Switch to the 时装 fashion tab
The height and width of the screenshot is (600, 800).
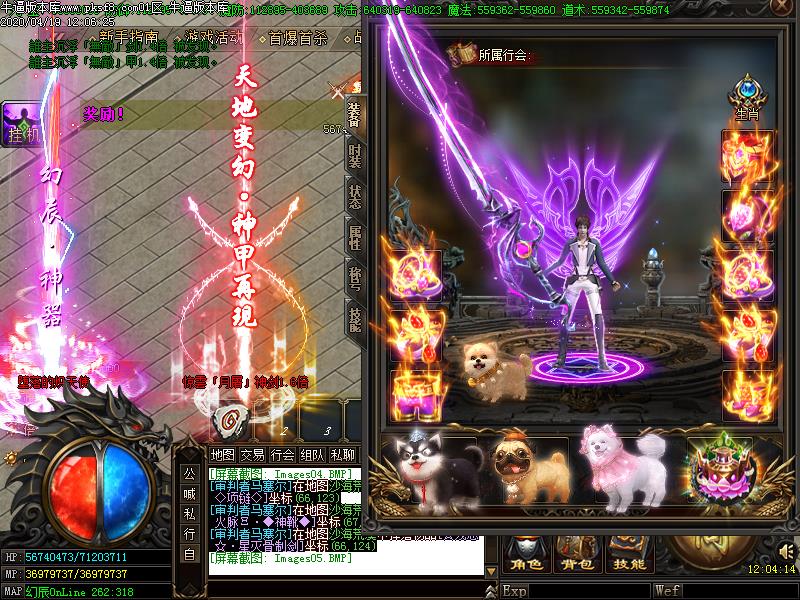pyautogui.click(x=355, y=156)
